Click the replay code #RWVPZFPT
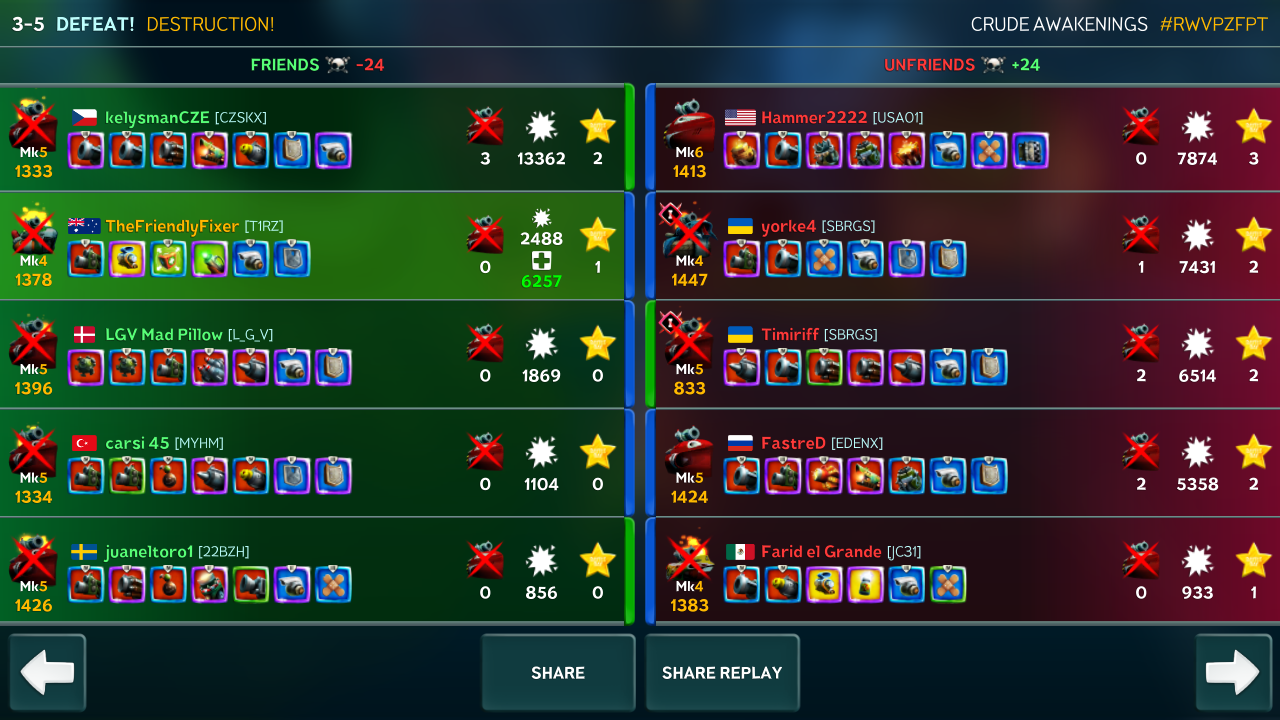Image resolution: width=1280 pixels, height=720 pixels. point(1213,24)
